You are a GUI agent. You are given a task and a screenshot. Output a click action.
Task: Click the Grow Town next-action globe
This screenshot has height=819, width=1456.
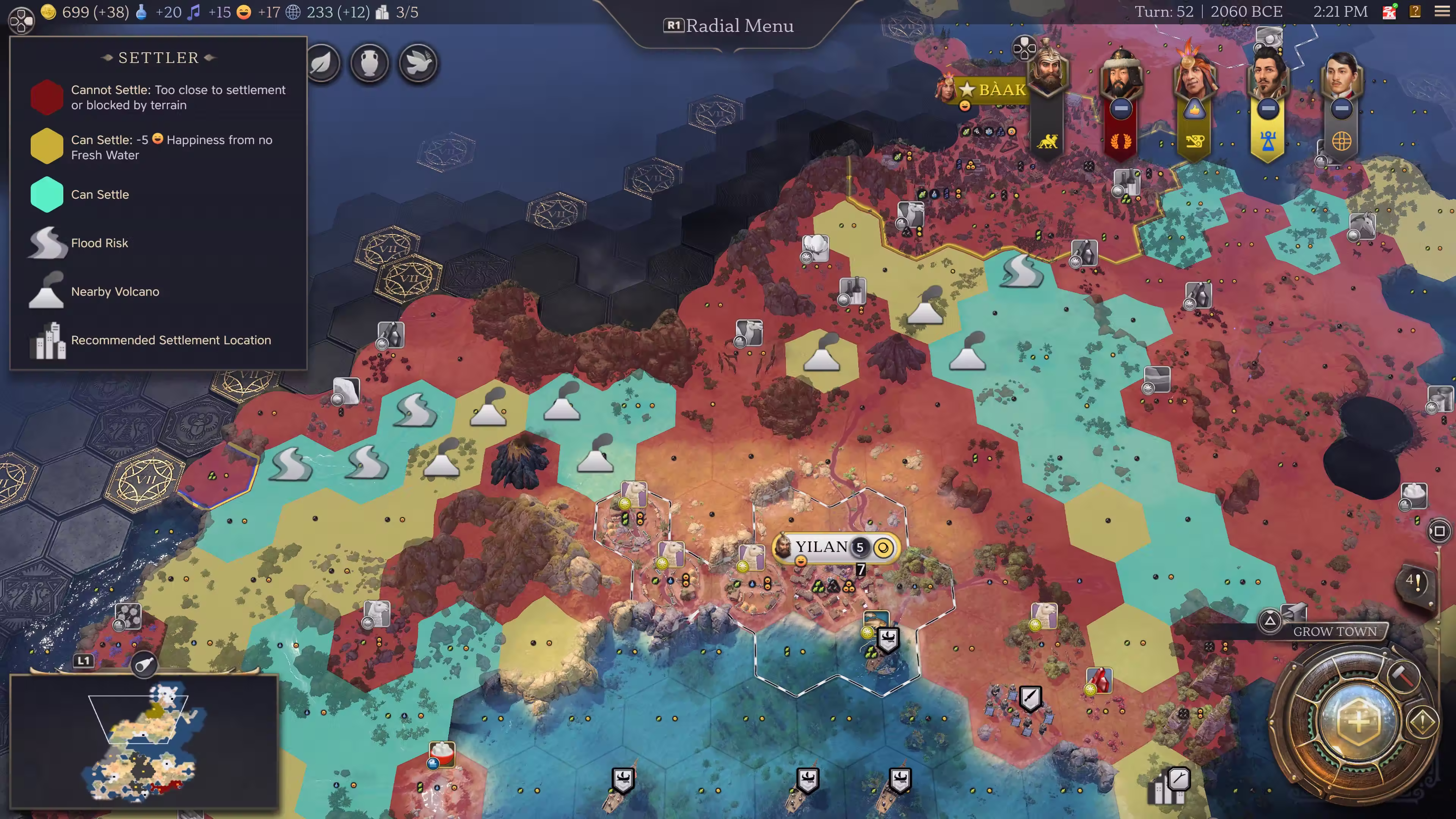pos(1358,721)
